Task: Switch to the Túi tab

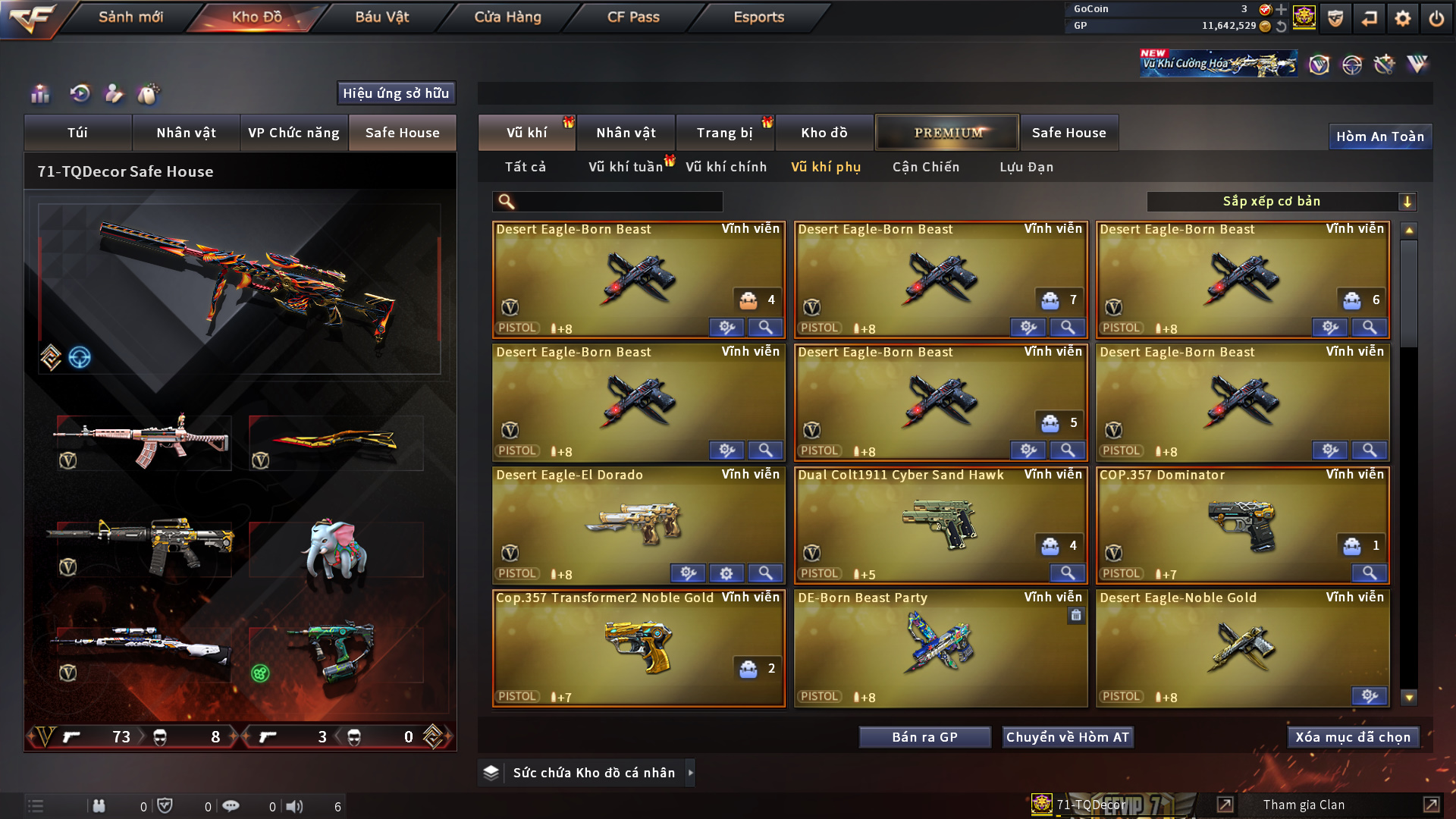Action: click(x=77, y=133)
